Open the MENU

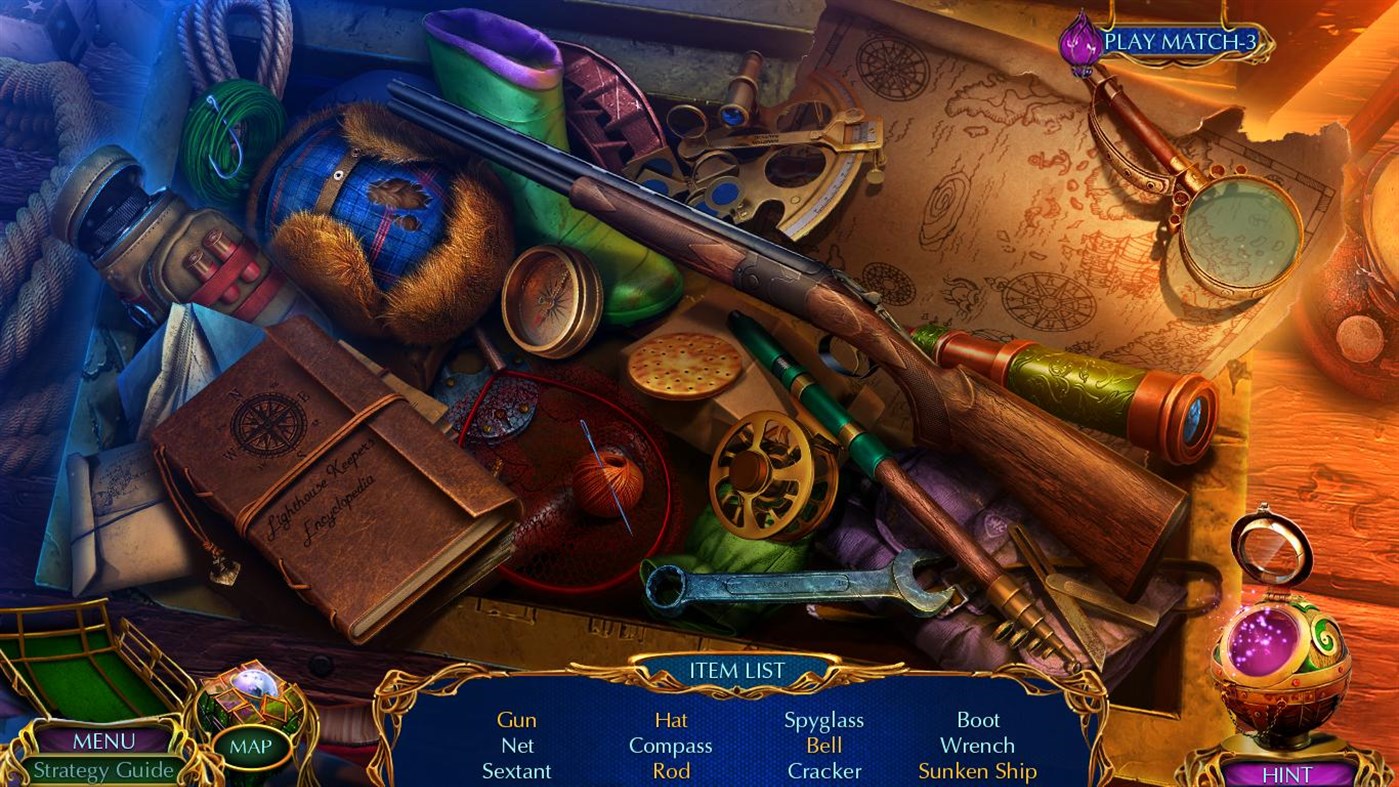click(104, 741)
